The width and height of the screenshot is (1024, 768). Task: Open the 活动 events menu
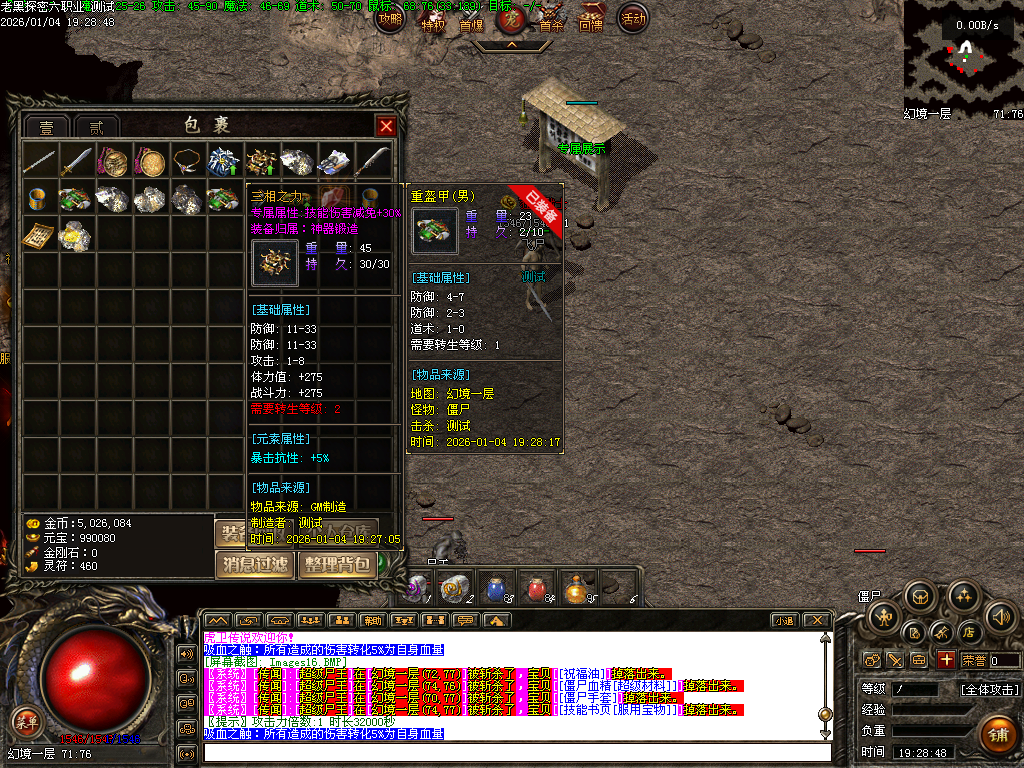pyautogui.click(x=633, y=18)
